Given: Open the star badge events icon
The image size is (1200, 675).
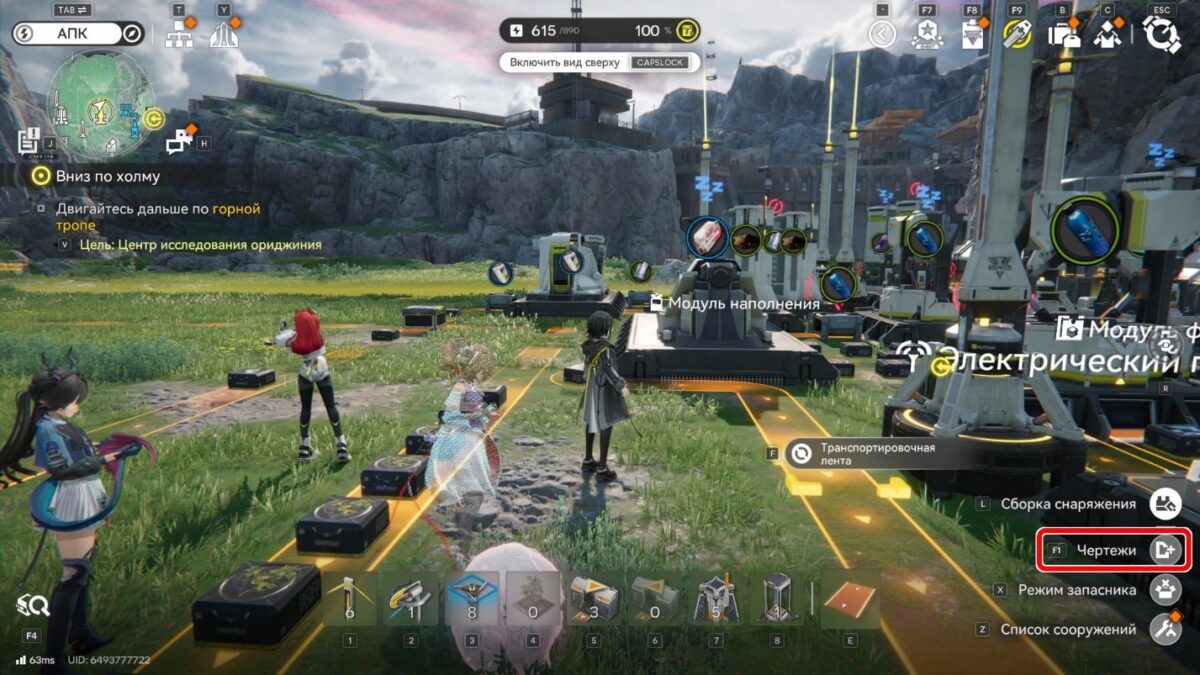Looking at the screenshot, I should pos(927,35).
